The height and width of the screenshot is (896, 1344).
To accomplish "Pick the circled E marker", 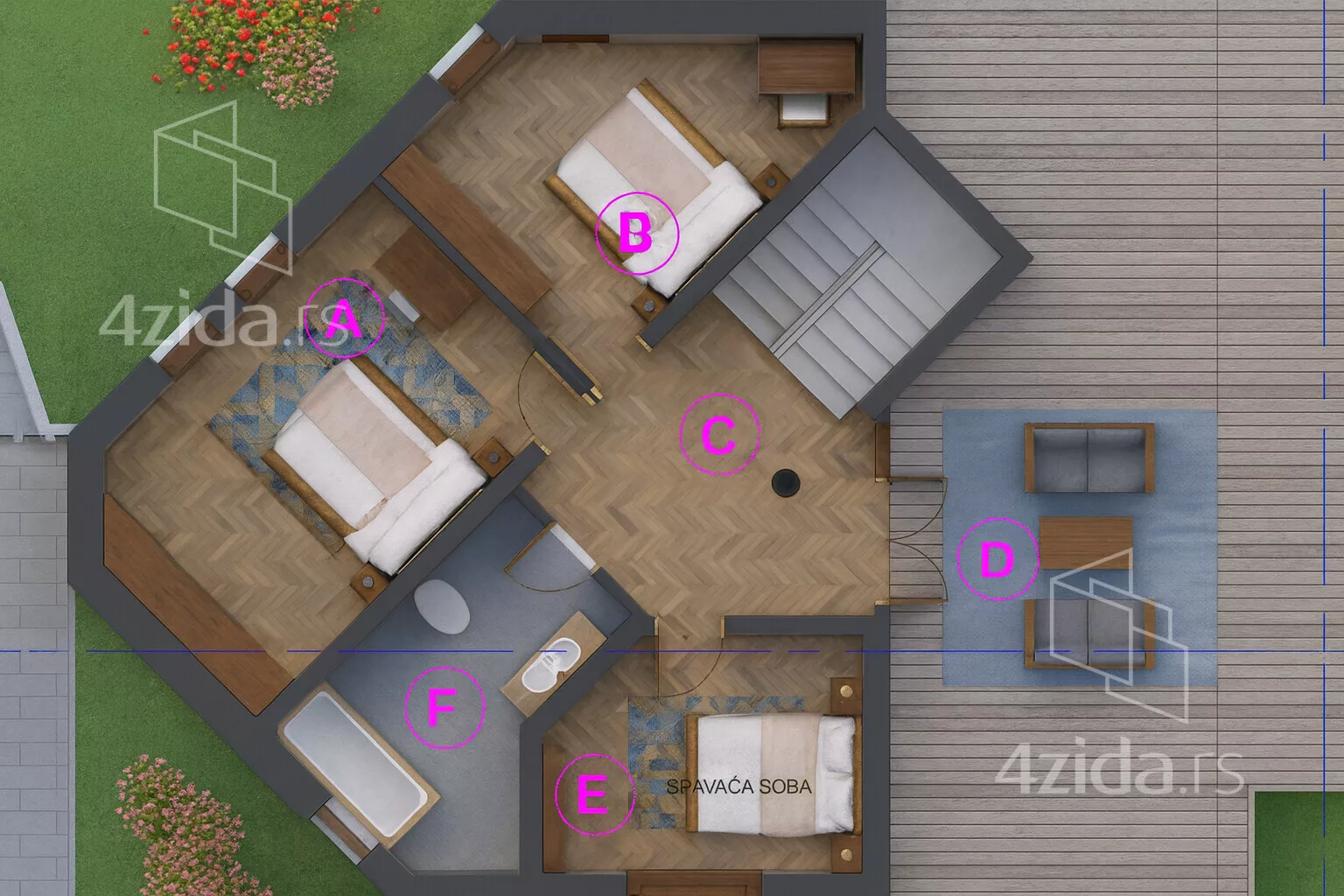I will point(592,795).
